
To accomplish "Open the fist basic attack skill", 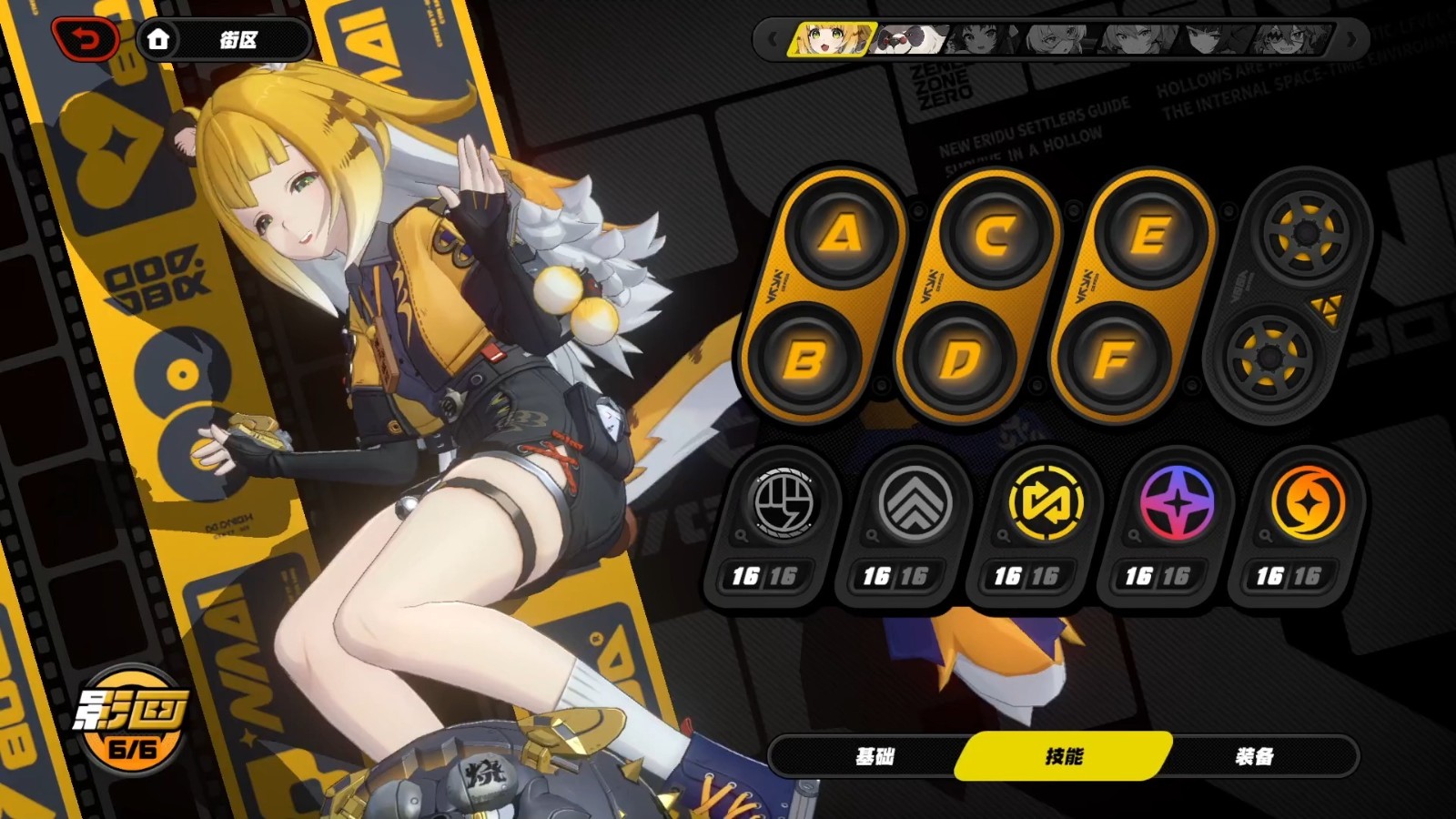I will 783,503.
